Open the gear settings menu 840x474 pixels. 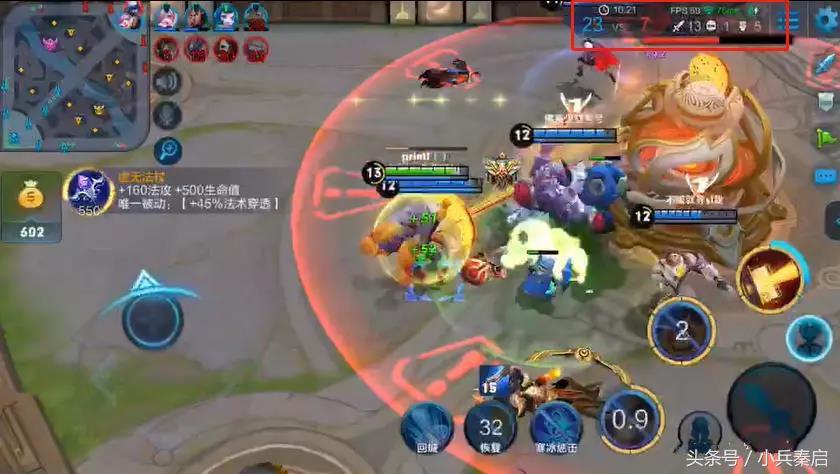coord(826,19)
